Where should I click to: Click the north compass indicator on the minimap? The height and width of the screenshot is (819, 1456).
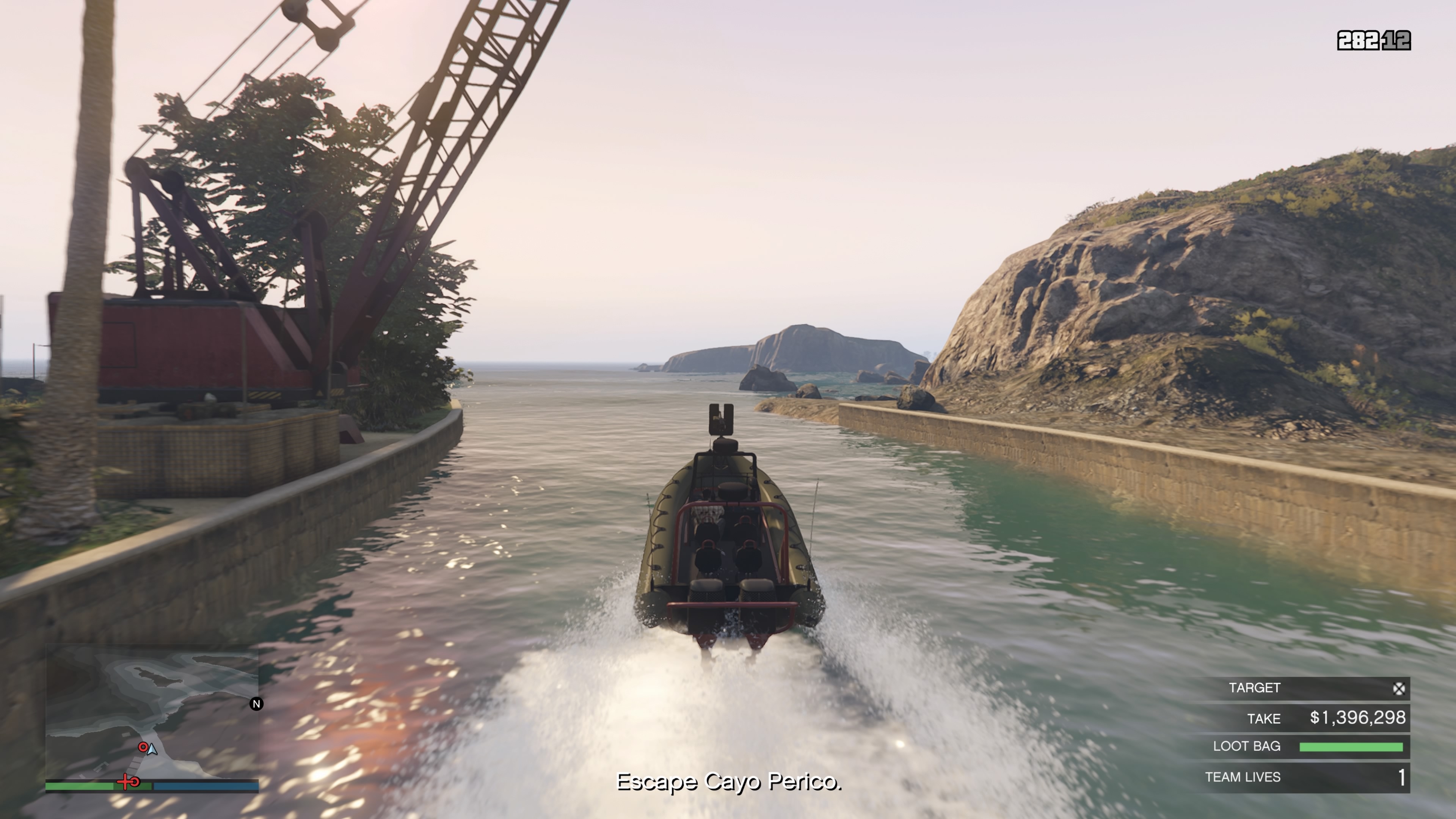click(x=256, y=704)
